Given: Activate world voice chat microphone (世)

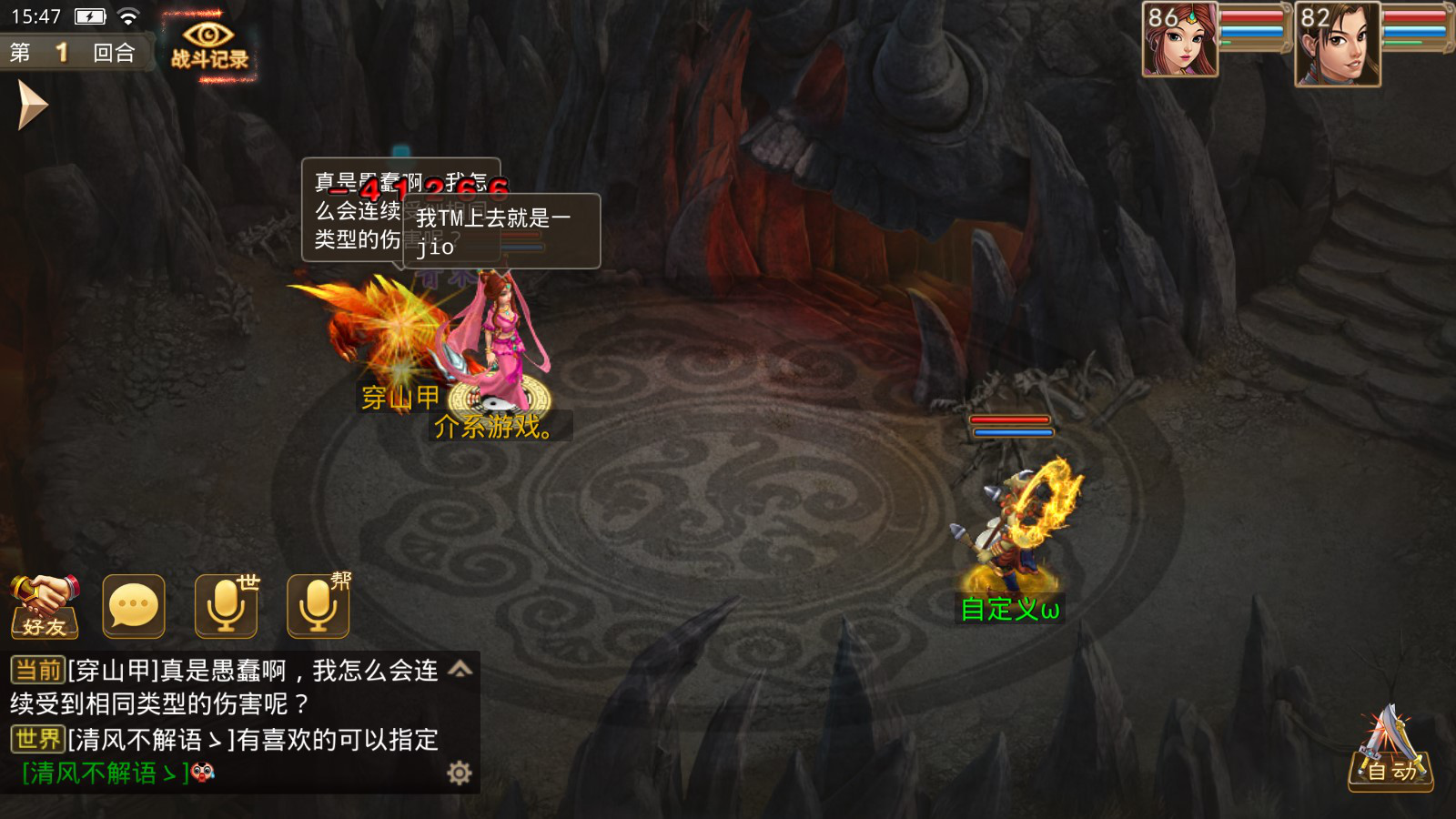Looking at the screenshot, I should coord(227,606).
